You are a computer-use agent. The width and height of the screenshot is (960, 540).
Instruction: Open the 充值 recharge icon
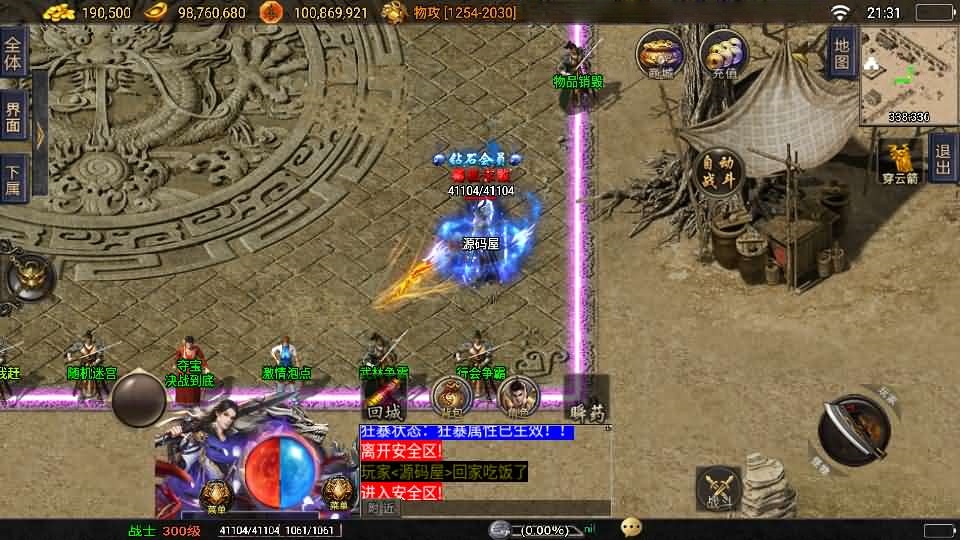(x=720, y=54)
